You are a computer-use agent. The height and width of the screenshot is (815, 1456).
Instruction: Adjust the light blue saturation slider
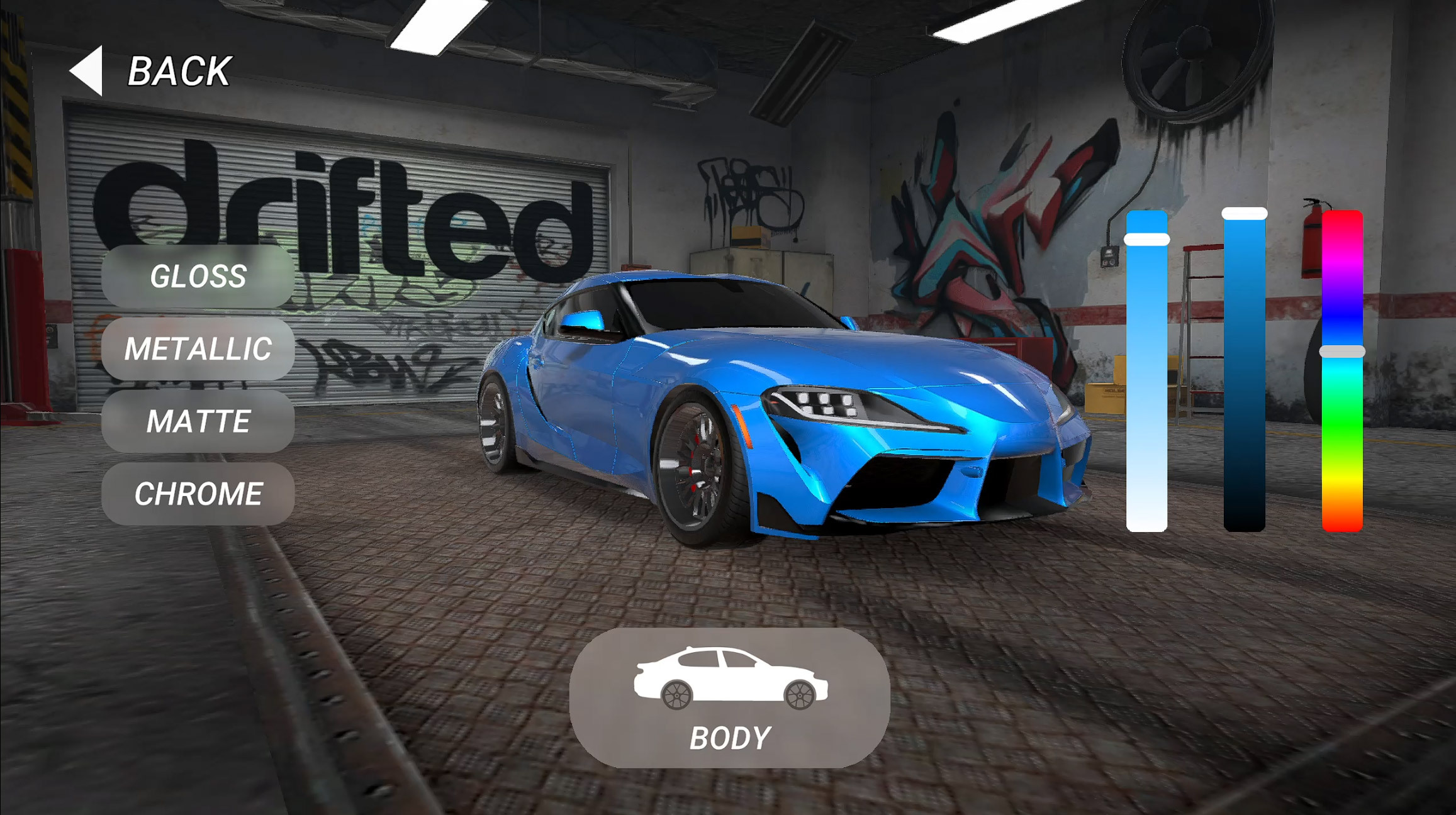point(1146,371)
